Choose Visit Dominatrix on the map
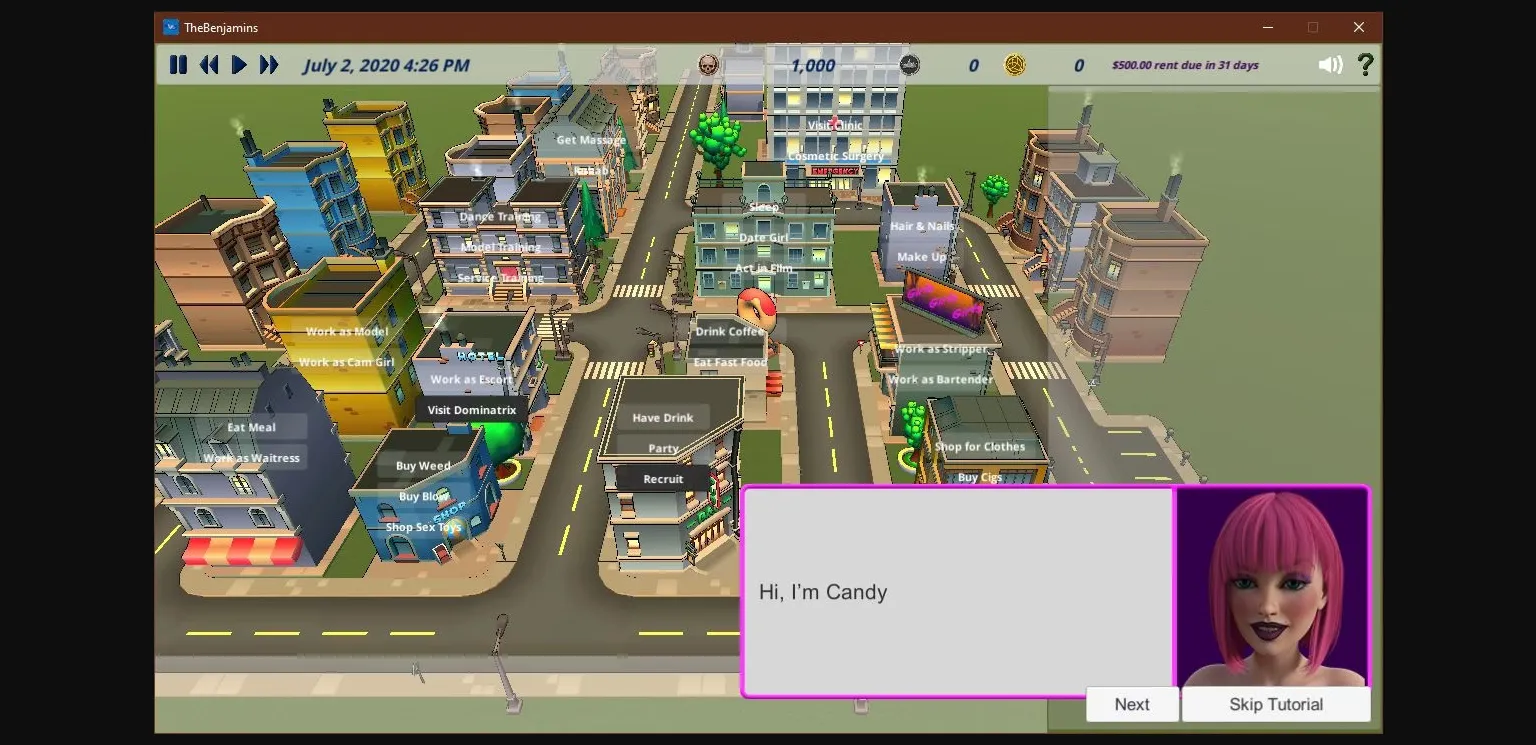Viewport: 1536px width, 745px height. tap(473, 410)
